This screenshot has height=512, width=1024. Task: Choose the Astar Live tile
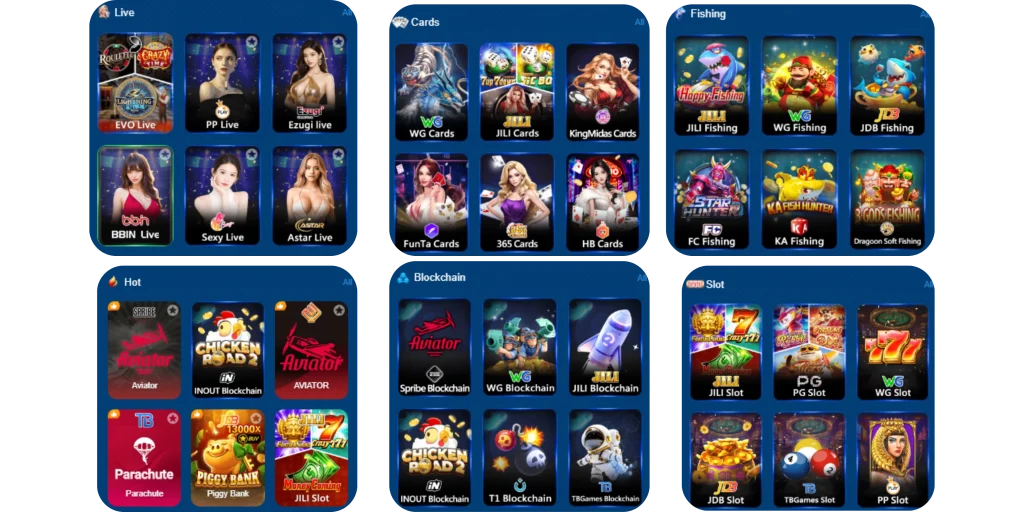click(x=309, y=196)
